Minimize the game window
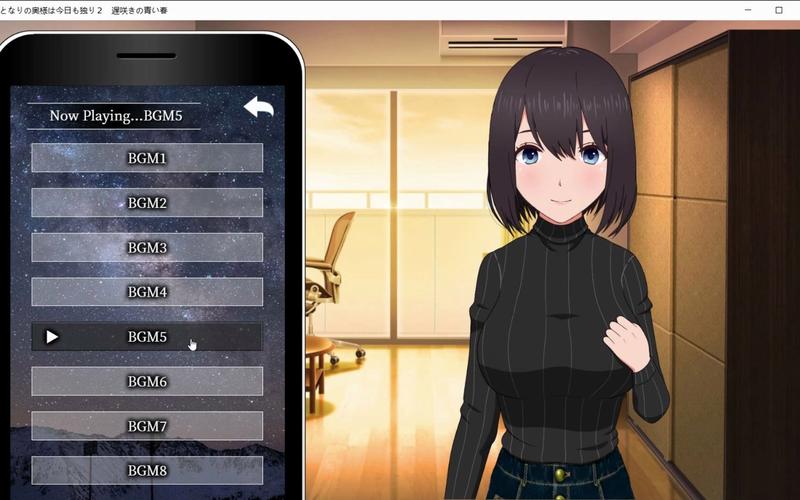The height and width of the screenshot is (500, 800). [748, 9]
